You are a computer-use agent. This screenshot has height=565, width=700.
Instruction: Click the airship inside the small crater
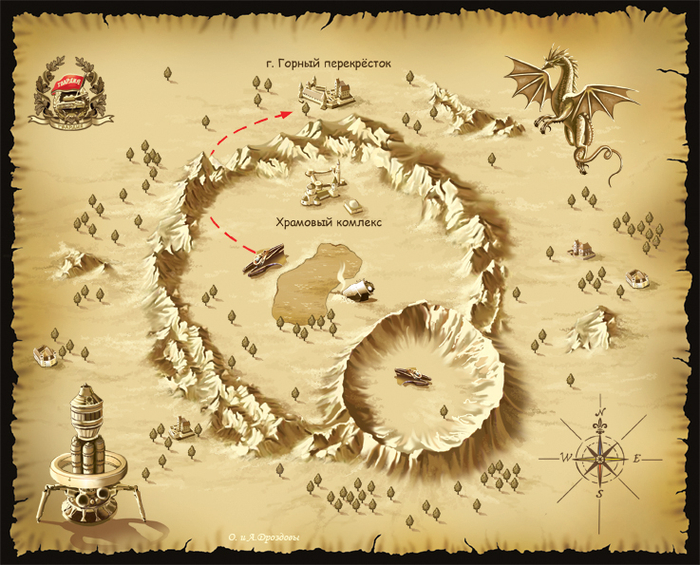coord(412,375)
